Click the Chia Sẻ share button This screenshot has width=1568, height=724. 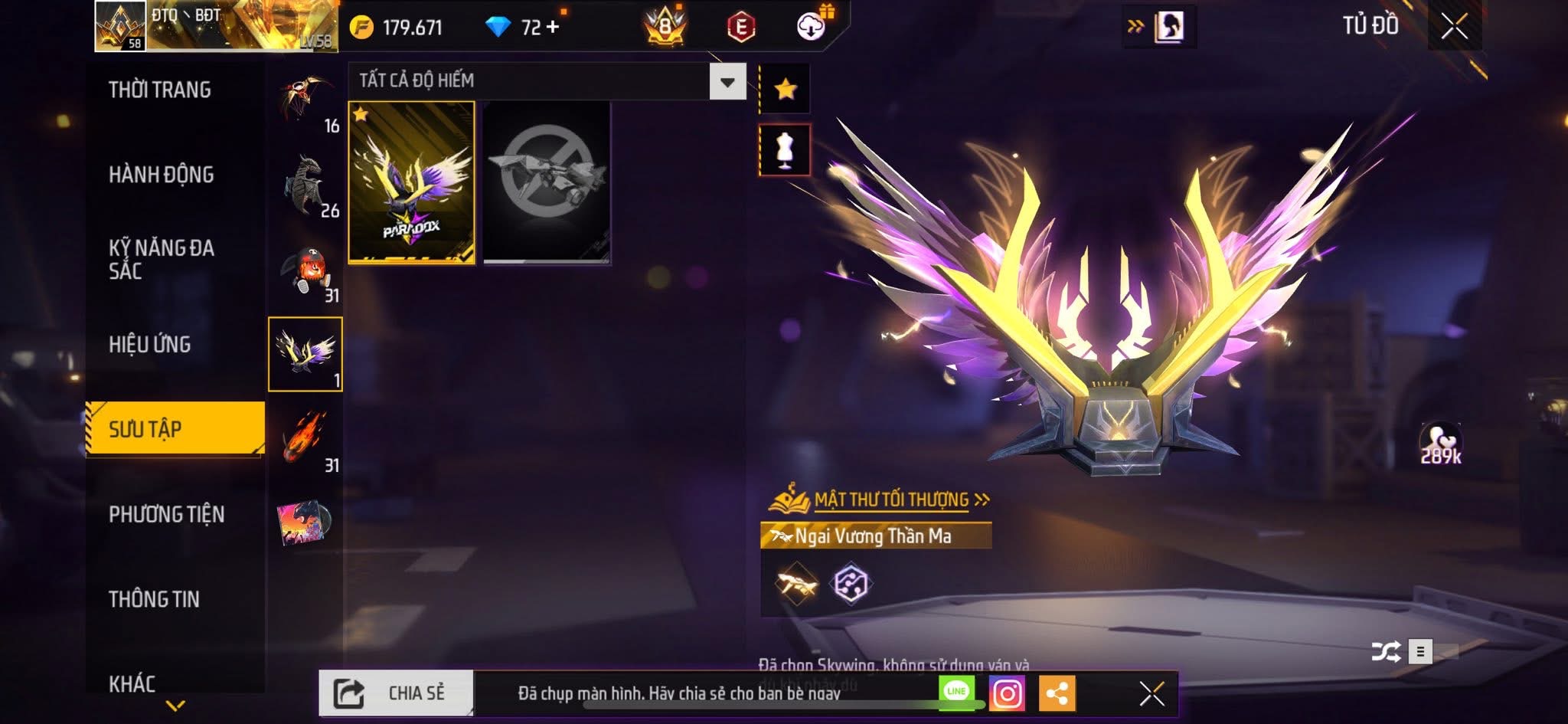[x=397, y=693]
